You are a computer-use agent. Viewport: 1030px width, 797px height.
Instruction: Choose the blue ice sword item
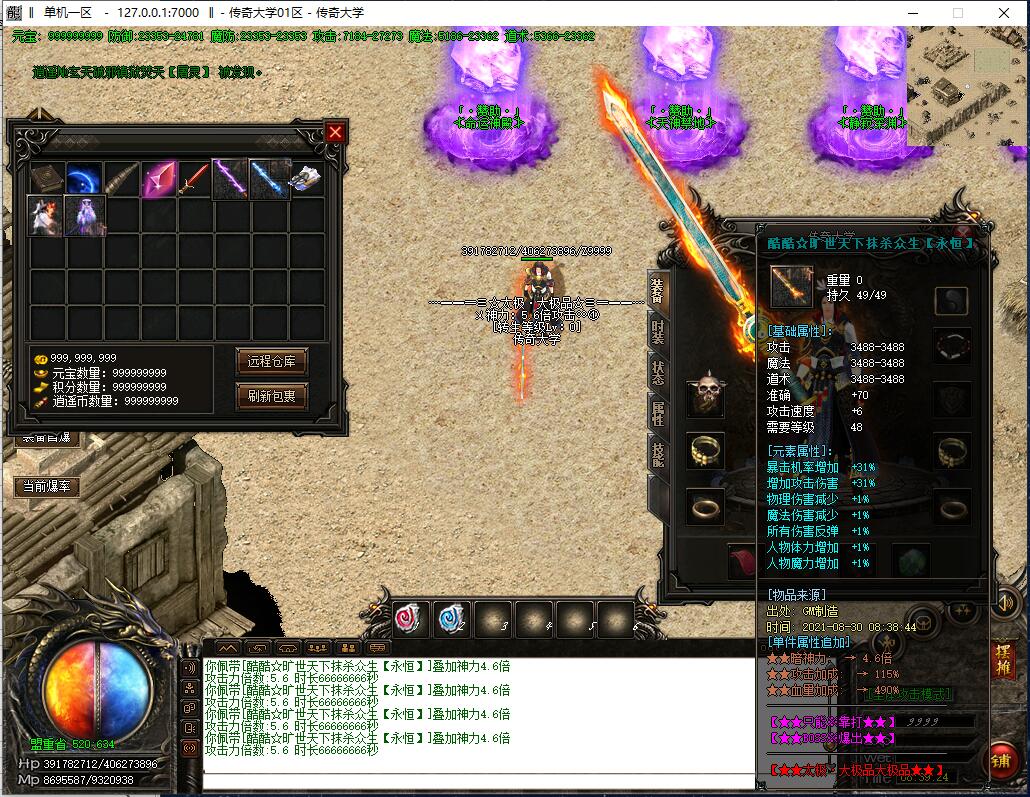(268, 180)
